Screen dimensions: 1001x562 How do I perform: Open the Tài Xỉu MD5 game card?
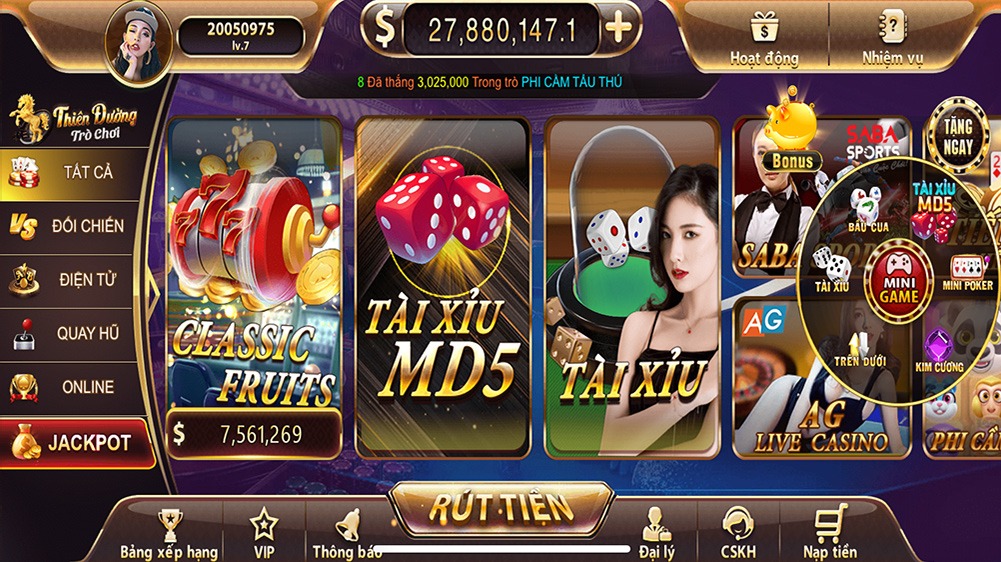tap(443, 285)
